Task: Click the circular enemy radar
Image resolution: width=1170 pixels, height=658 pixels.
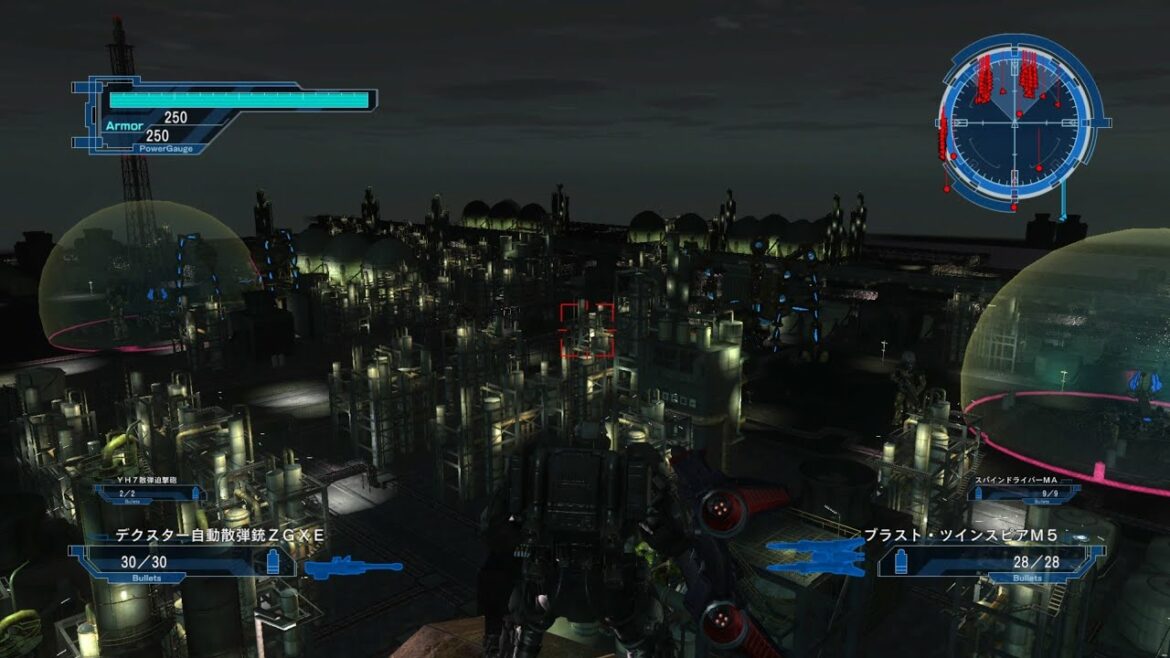Action: (x=1016, y=120)
